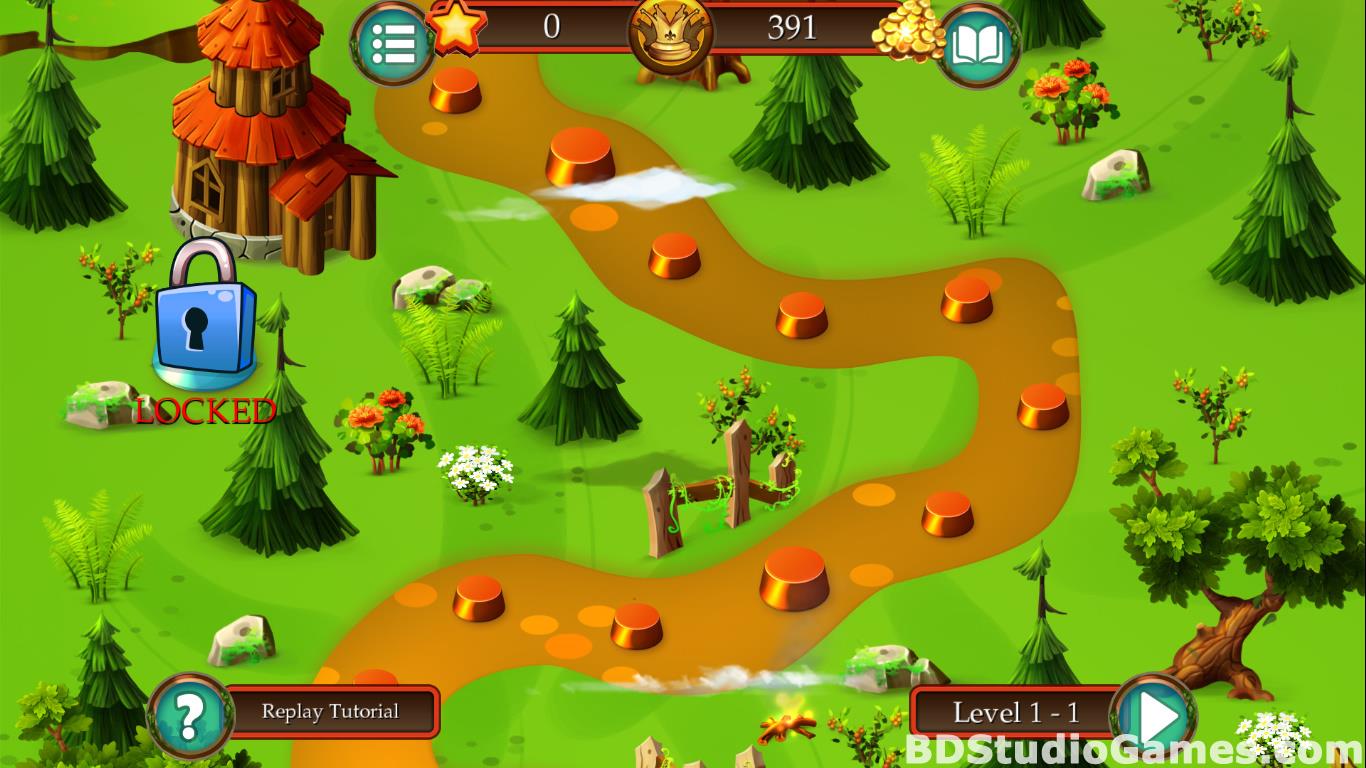Screen dimensions: 1366x768
Task: Open the crown trophy medallion
Action: point(671,32)
